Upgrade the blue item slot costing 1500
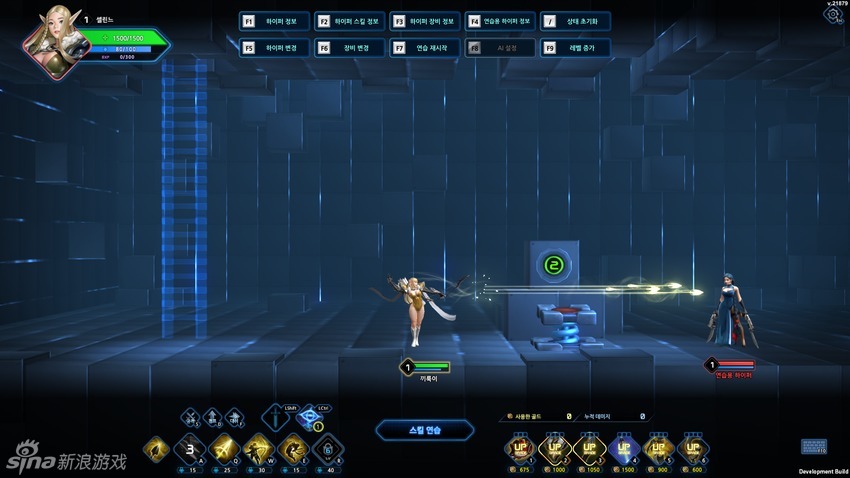 (625, 449)
